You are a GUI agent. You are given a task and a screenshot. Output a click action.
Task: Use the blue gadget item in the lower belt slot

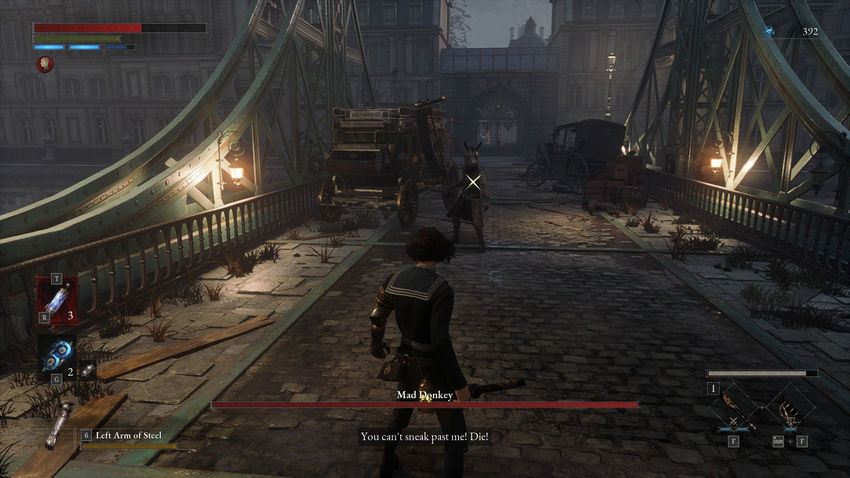point(54,355)
